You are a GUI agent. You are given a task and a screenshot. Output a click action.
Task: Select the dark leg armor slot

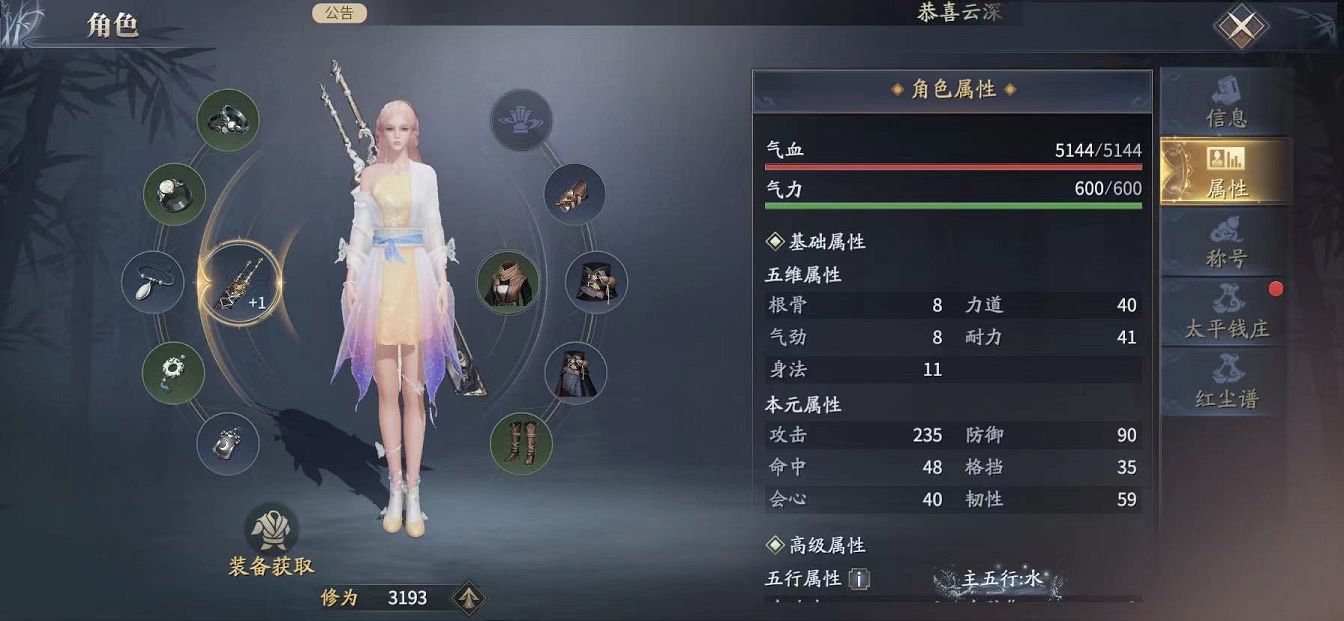pyautogui.click(x=575, y=372)
